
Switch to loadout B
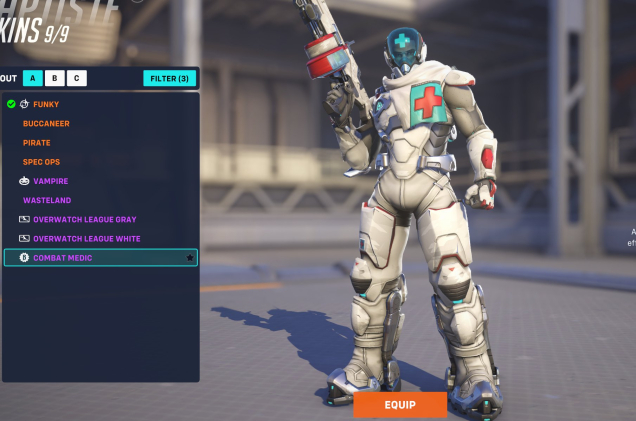(55, 78)
